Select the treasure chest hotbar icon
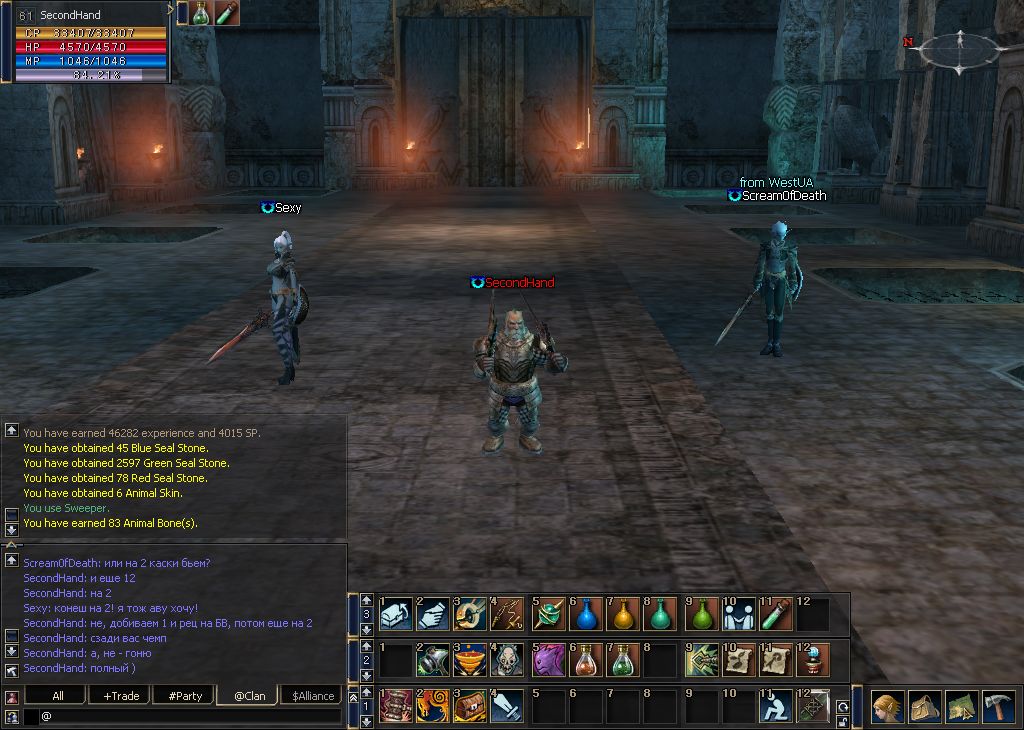The width and height of the screenshot is (1024, 730). pos(470,706)
